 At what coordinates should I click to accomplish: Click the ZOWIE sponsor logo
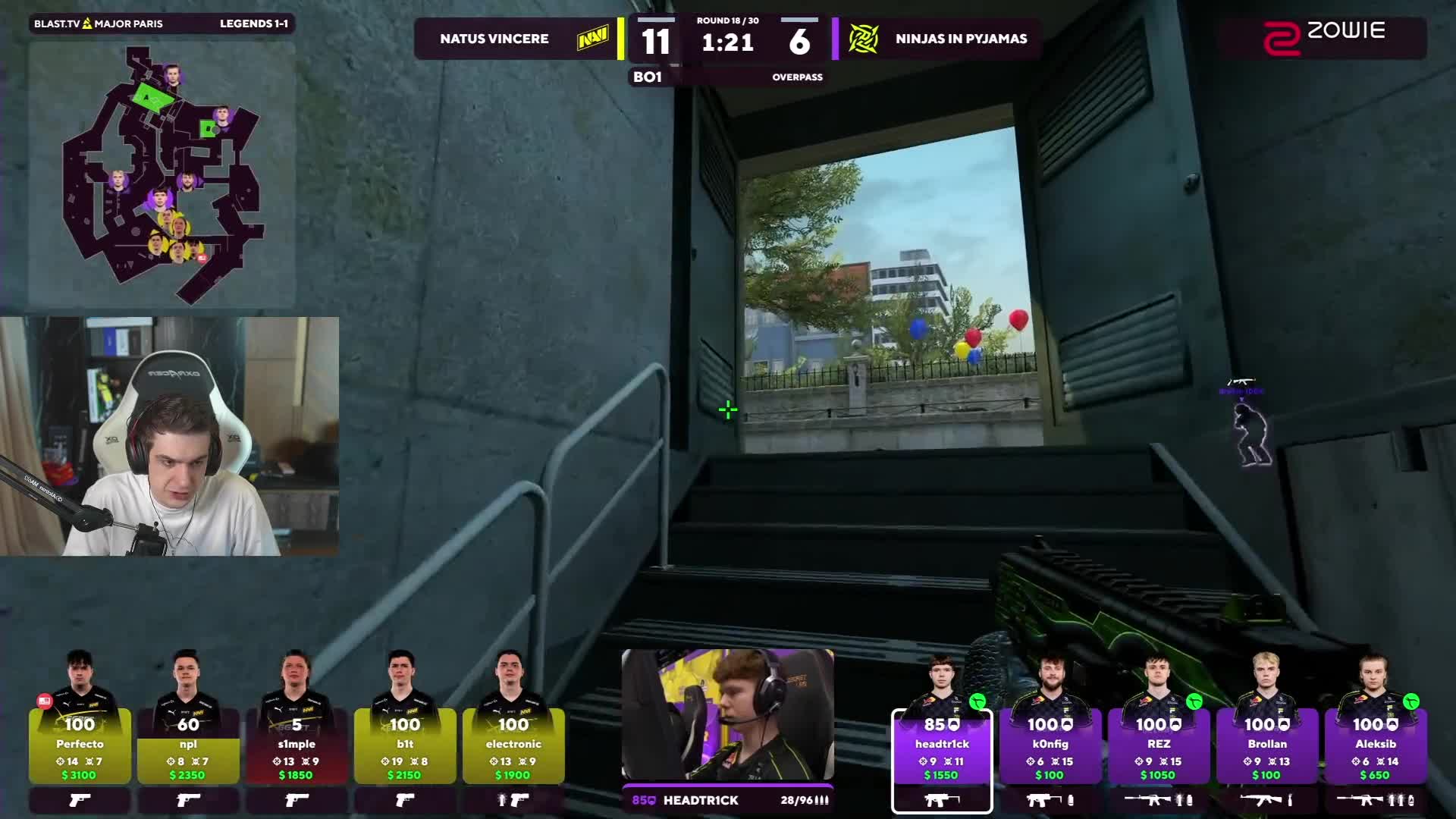1323,38
